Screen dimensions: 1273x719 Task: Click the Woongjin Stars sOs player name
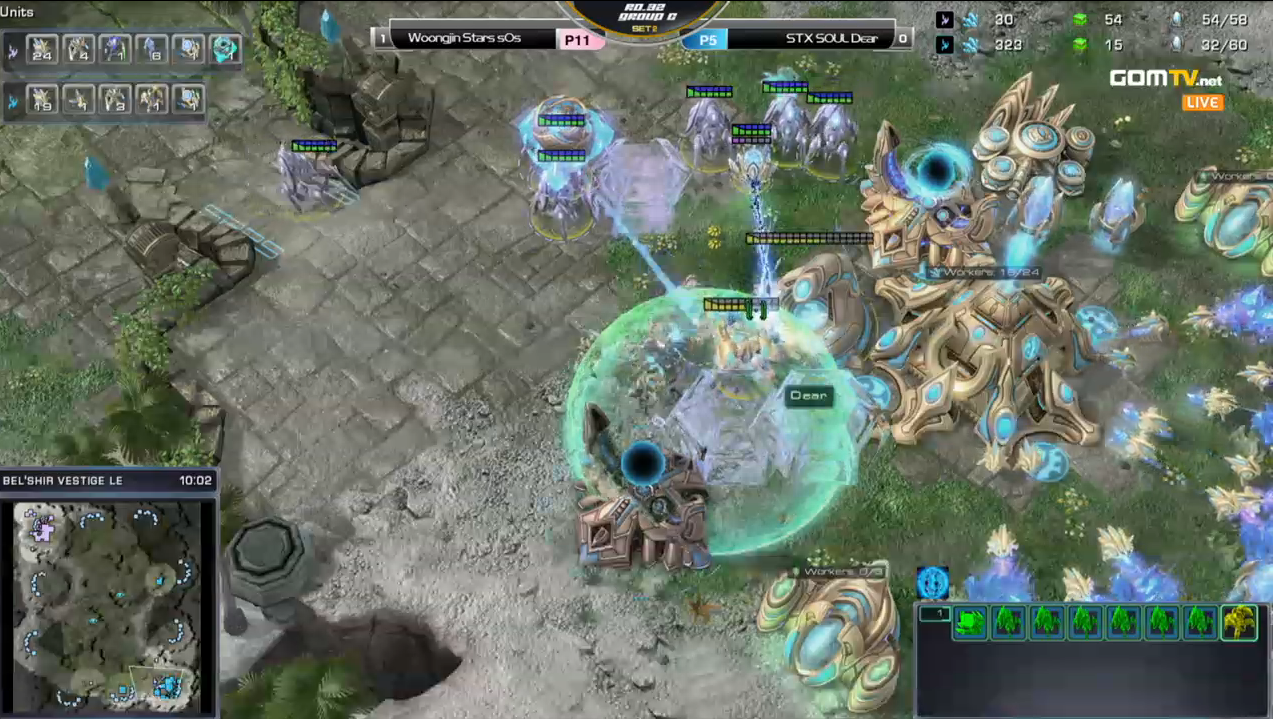pos(464,39)
